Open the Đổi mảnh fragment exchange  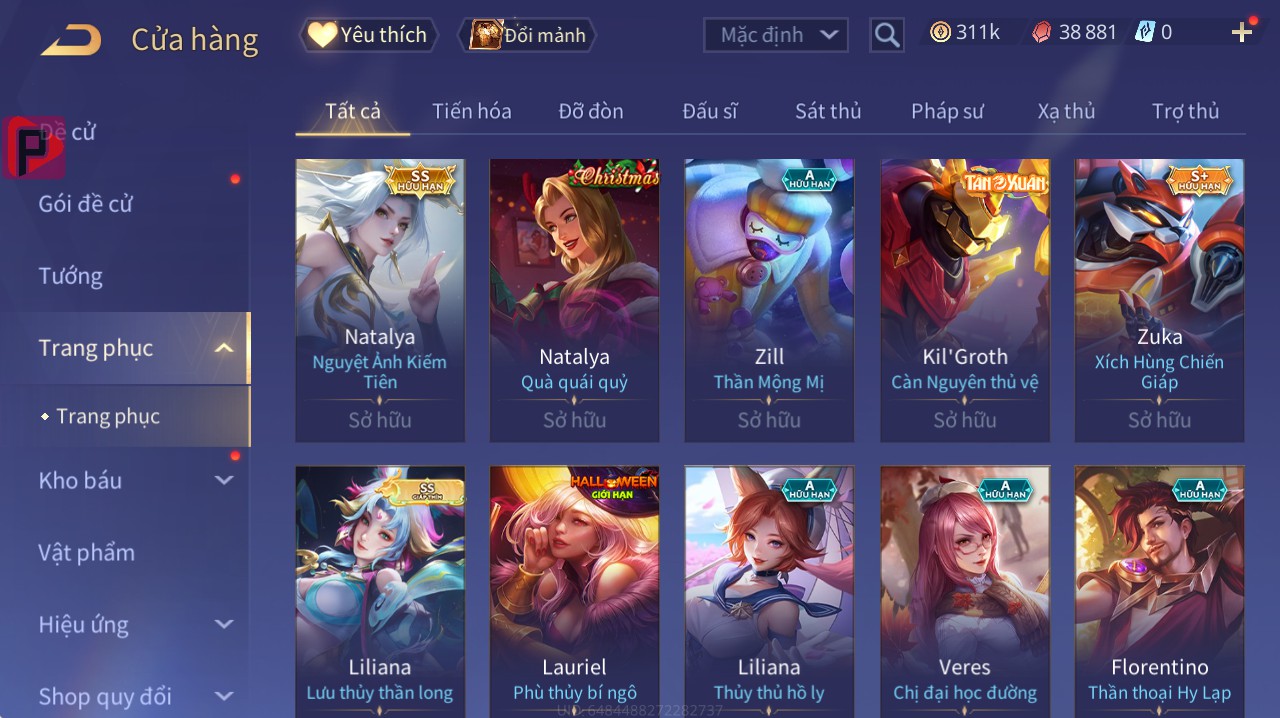(527, 35)
